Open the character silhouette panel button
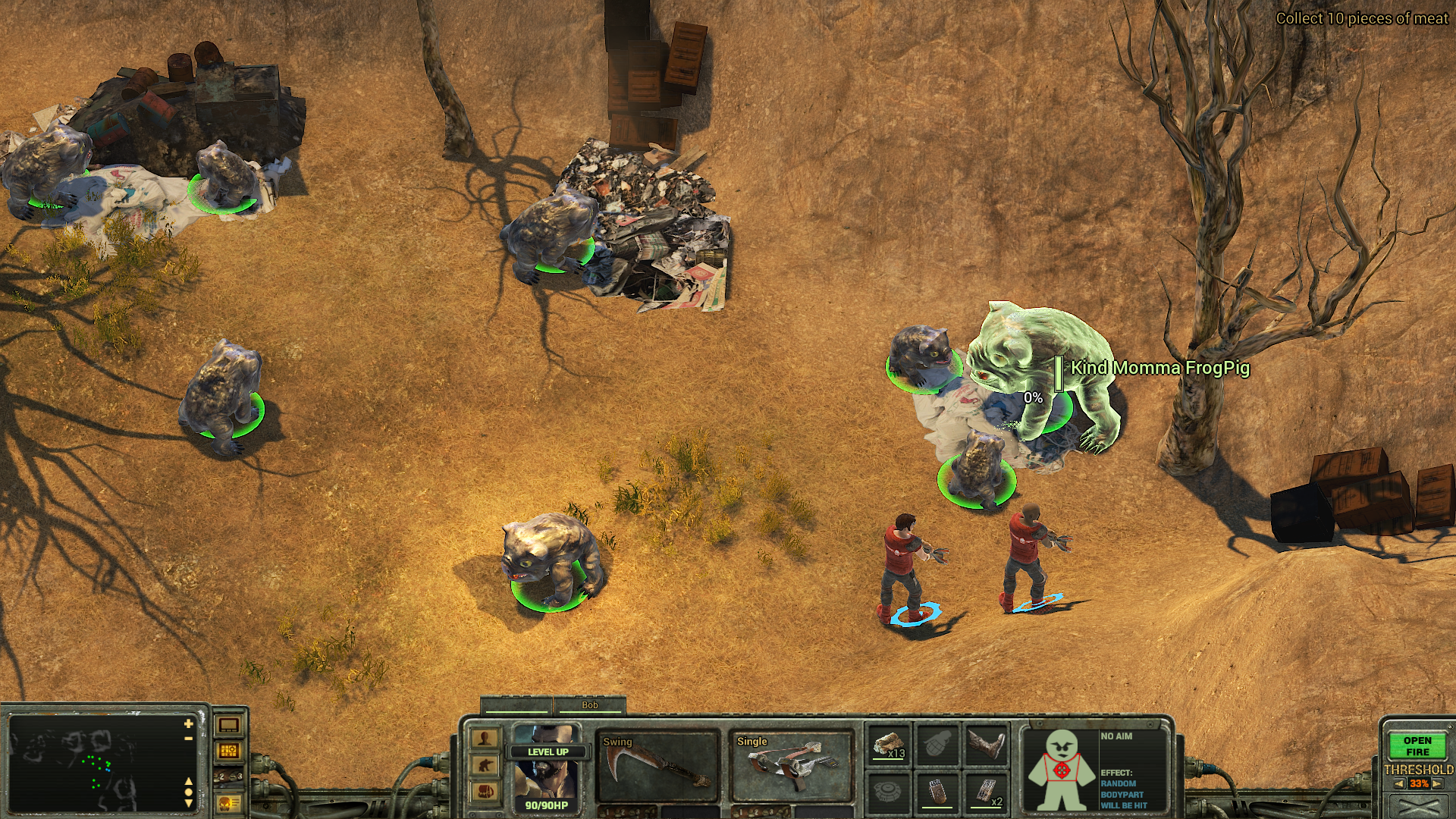This screenshot has width=1456, height=819. tap(485, 738)
